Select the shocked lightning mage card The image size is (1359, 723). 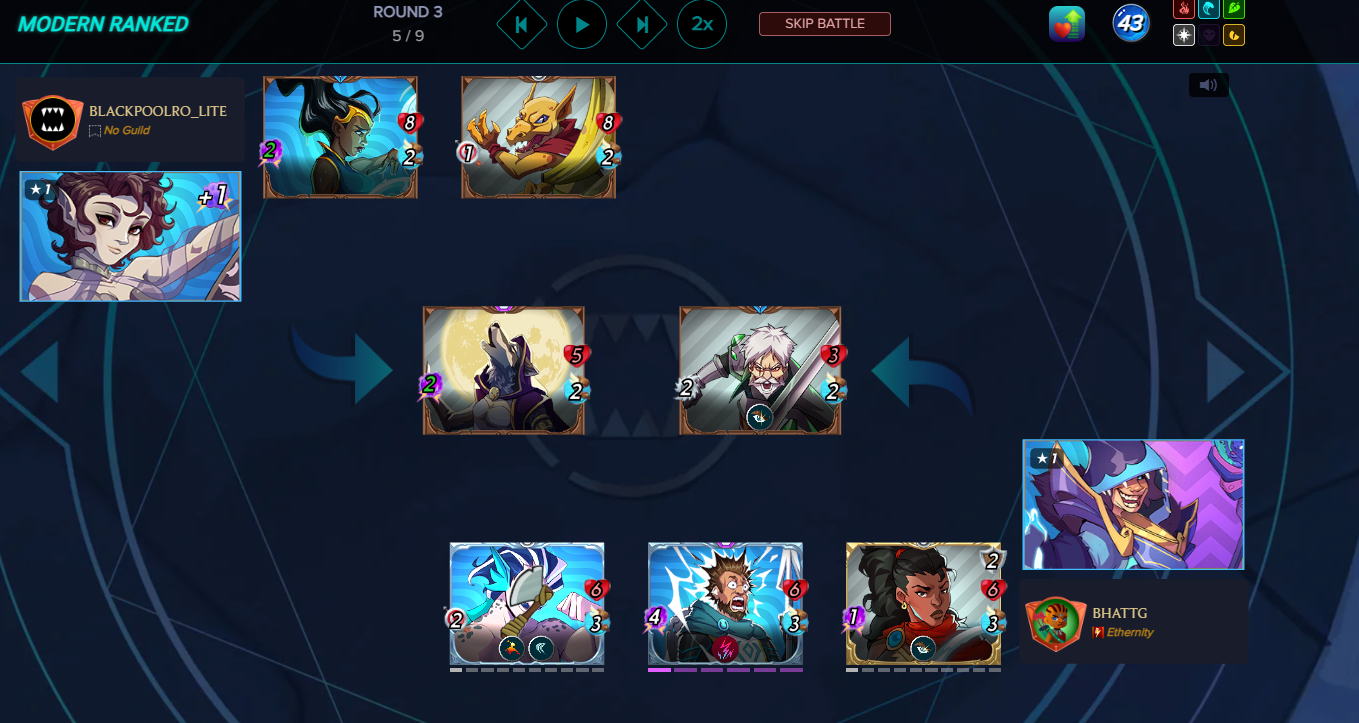(x=725, y=603)
